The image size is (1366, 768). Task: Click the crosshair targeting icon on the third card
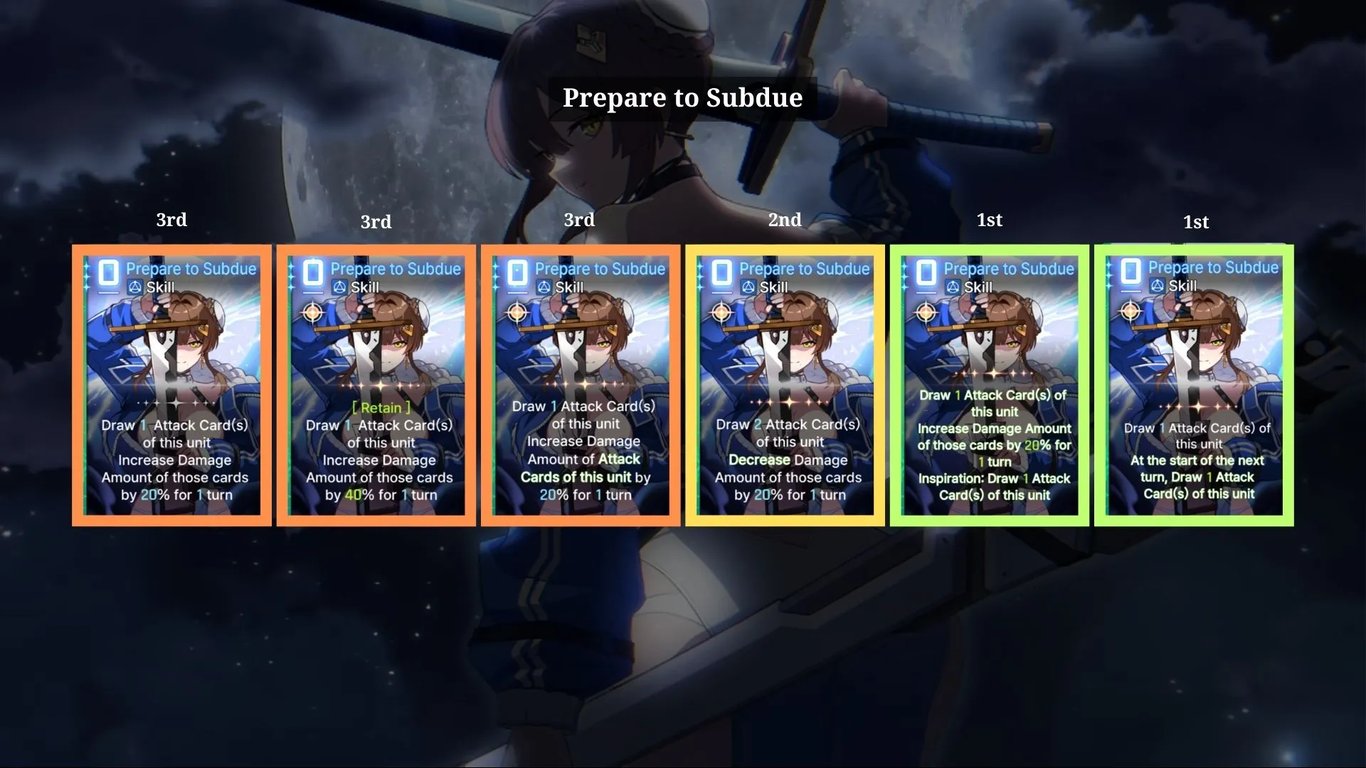tap(517, 311)
